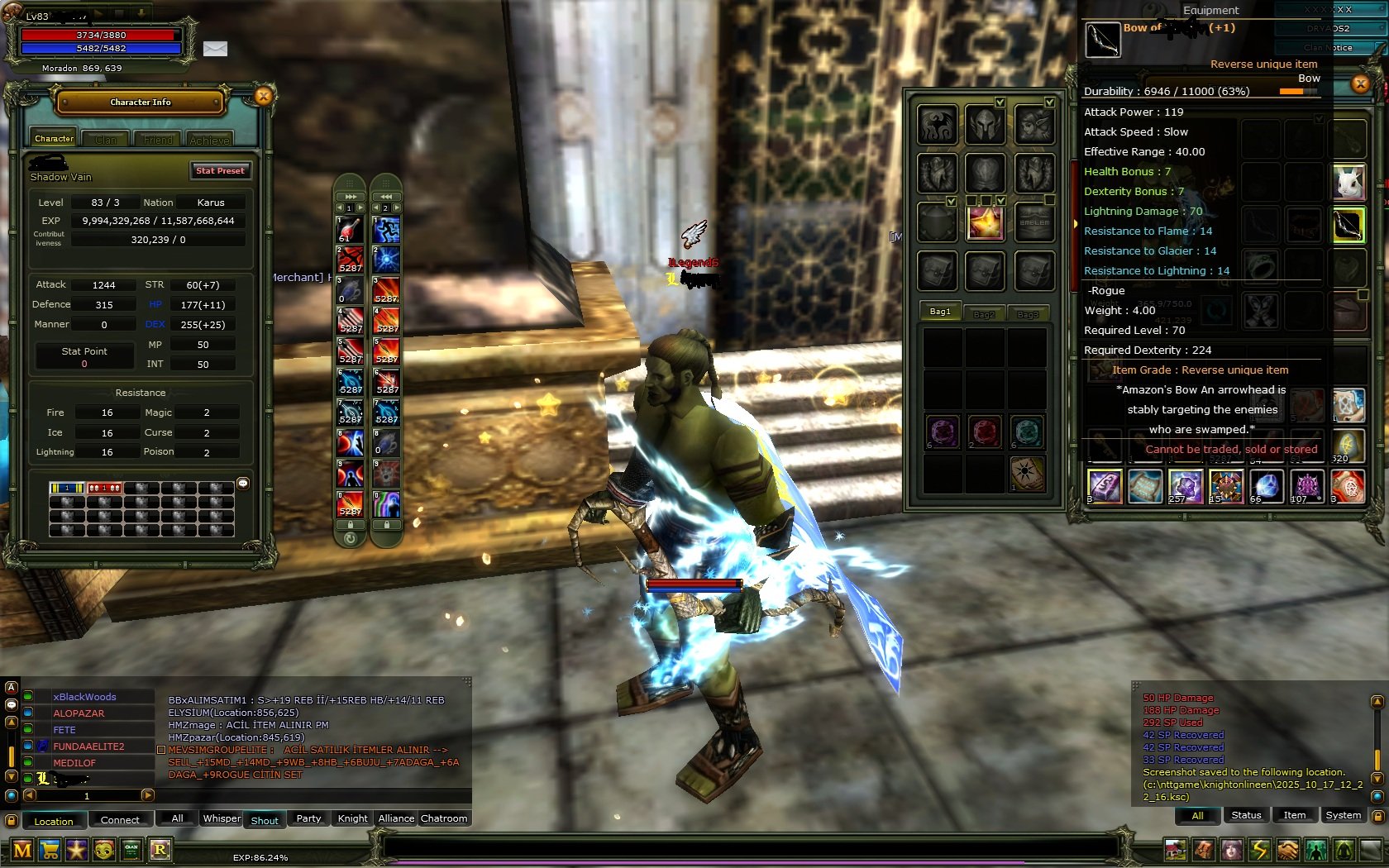Select the Whisper chat tab
Screen dimensions: 1389x868
point(222,818)
